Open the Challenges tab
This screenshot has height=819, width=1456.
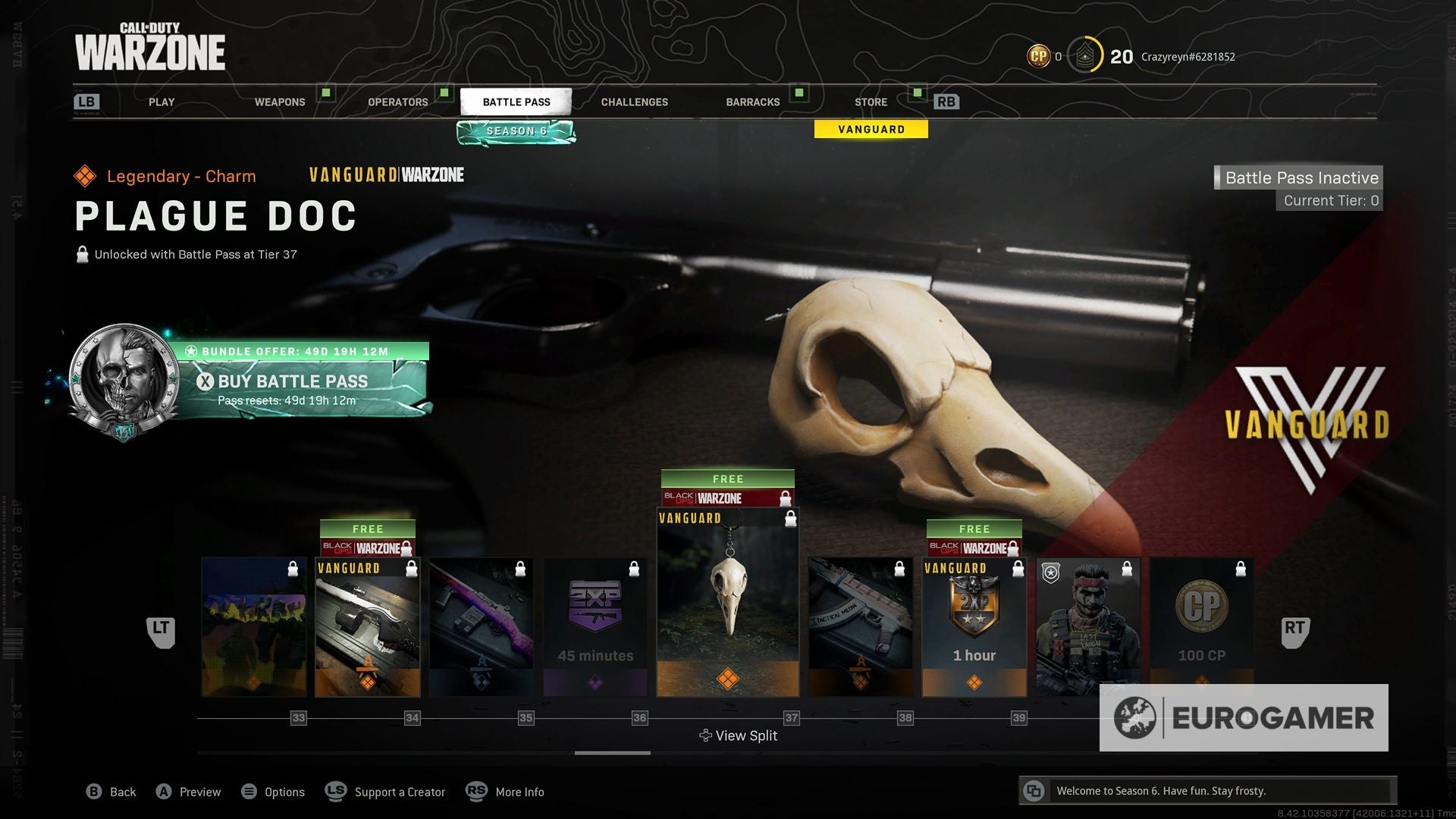(634, 102)
